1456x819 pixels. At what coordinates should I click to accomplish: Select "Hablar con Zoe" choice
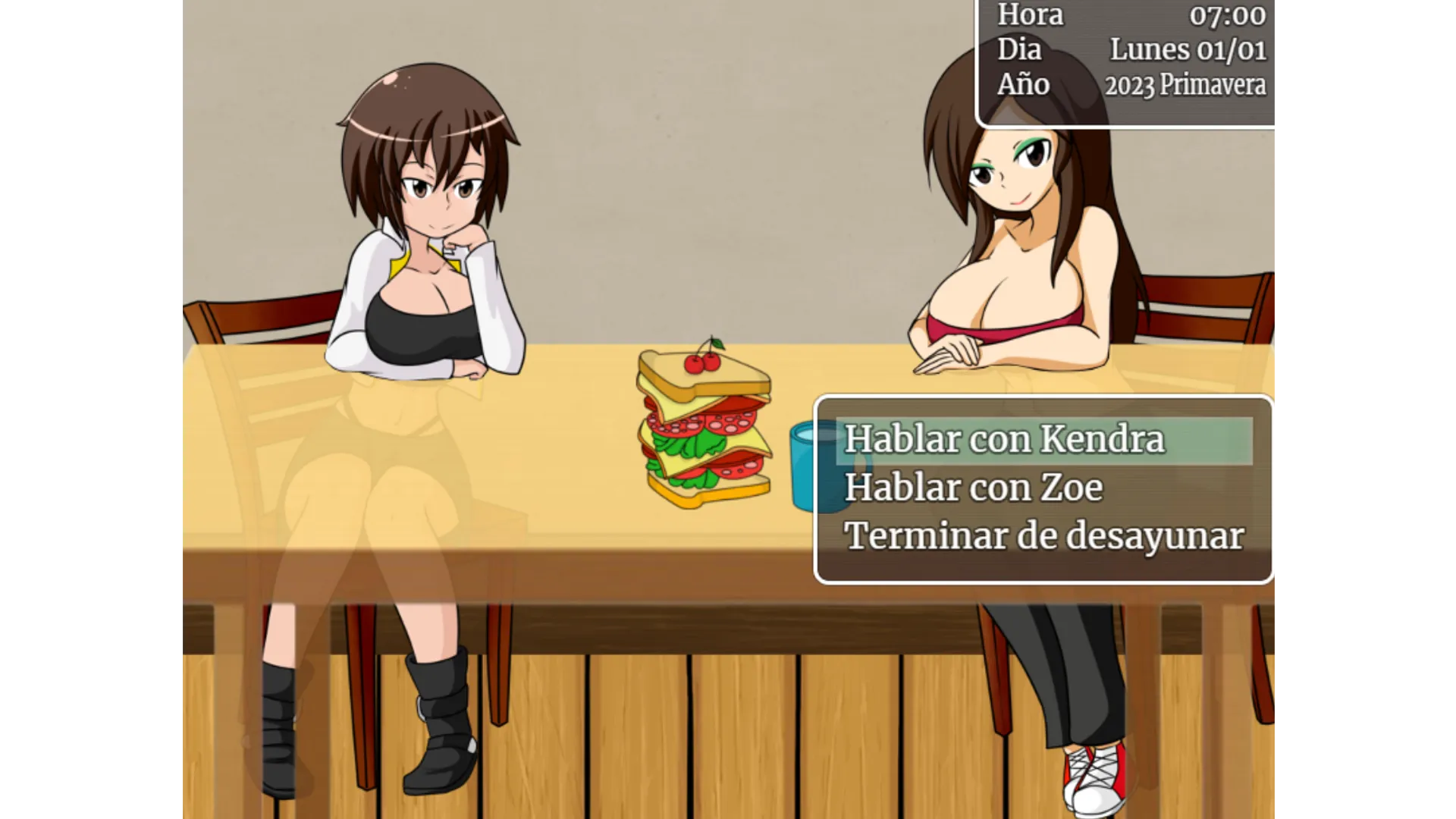pyautogui.click(x=974, y=488)
